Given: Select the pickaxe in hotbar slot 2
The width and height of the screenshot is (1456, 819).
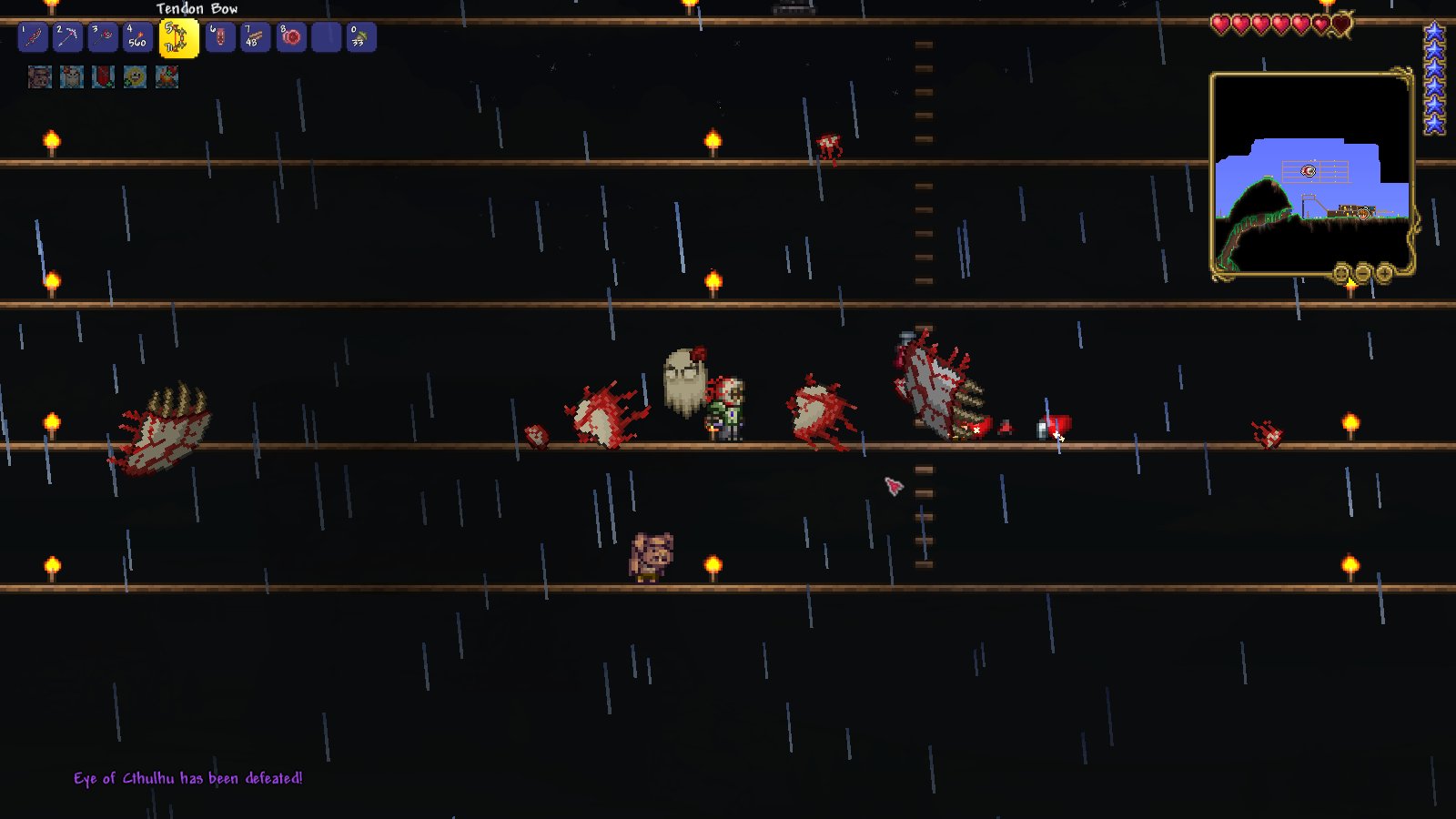Looking at the screenshot, I should (66, 37).
